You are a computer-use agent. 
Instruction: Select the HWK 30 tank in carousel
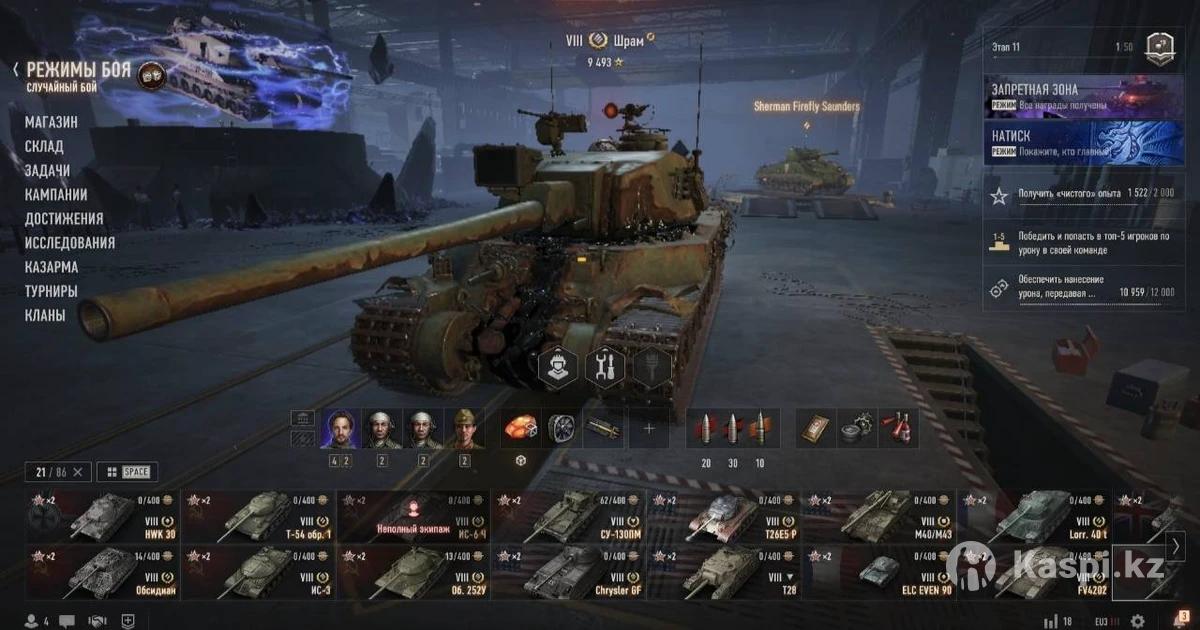coord(103,517)
